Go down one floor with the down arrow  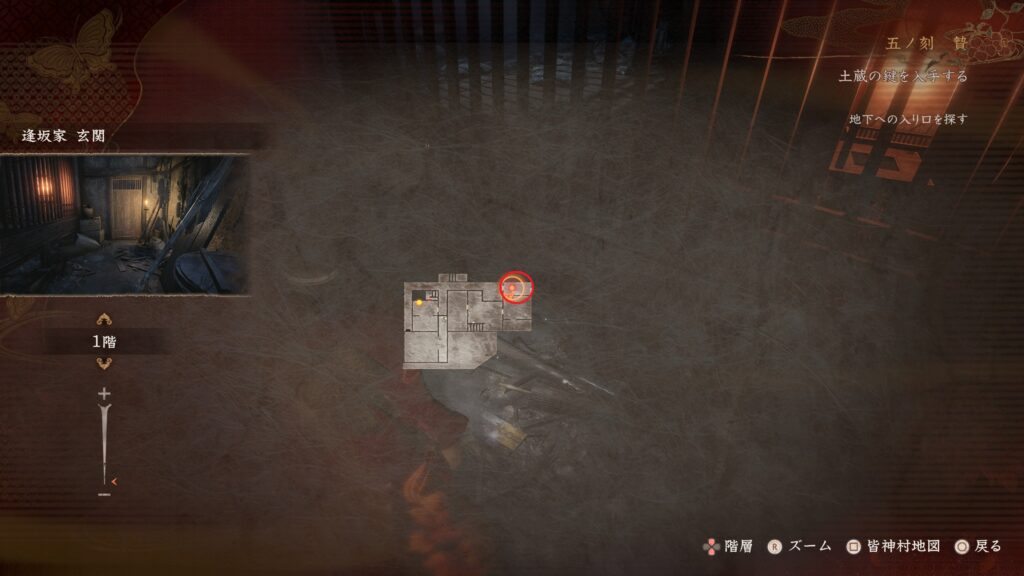103,363
